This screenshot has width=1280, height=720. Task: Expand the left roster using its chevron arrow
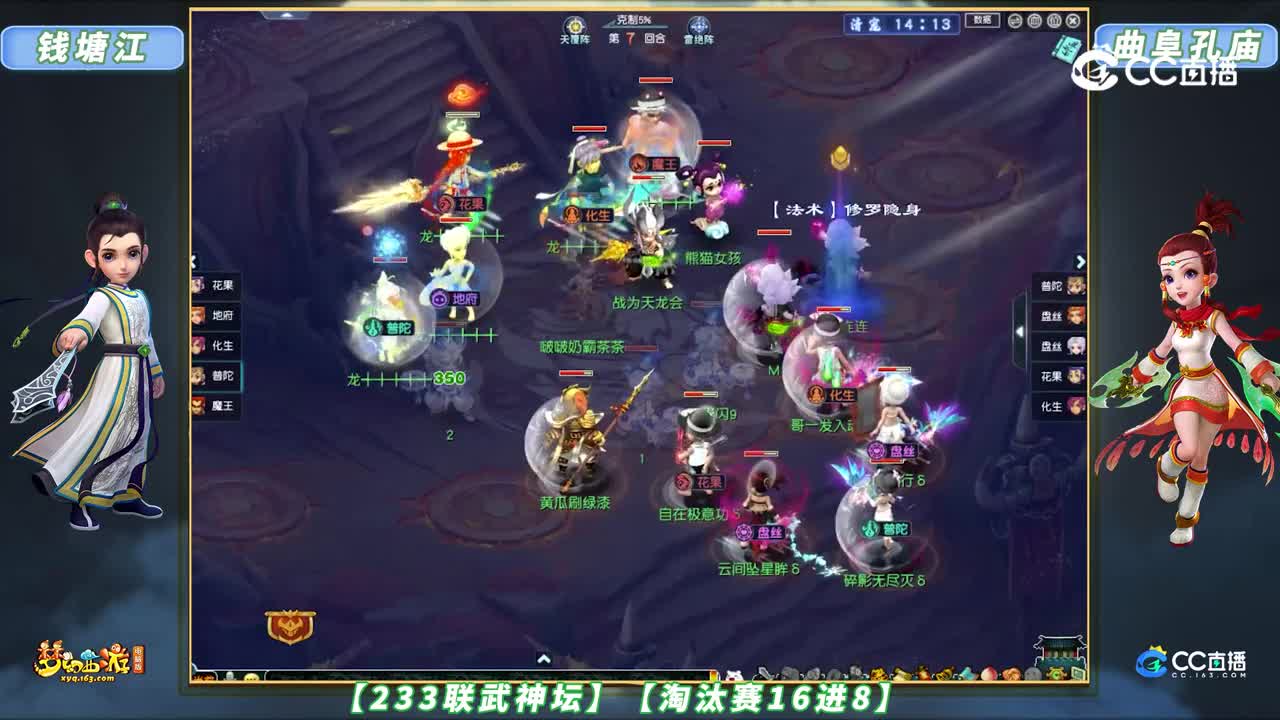pos(193,262)
